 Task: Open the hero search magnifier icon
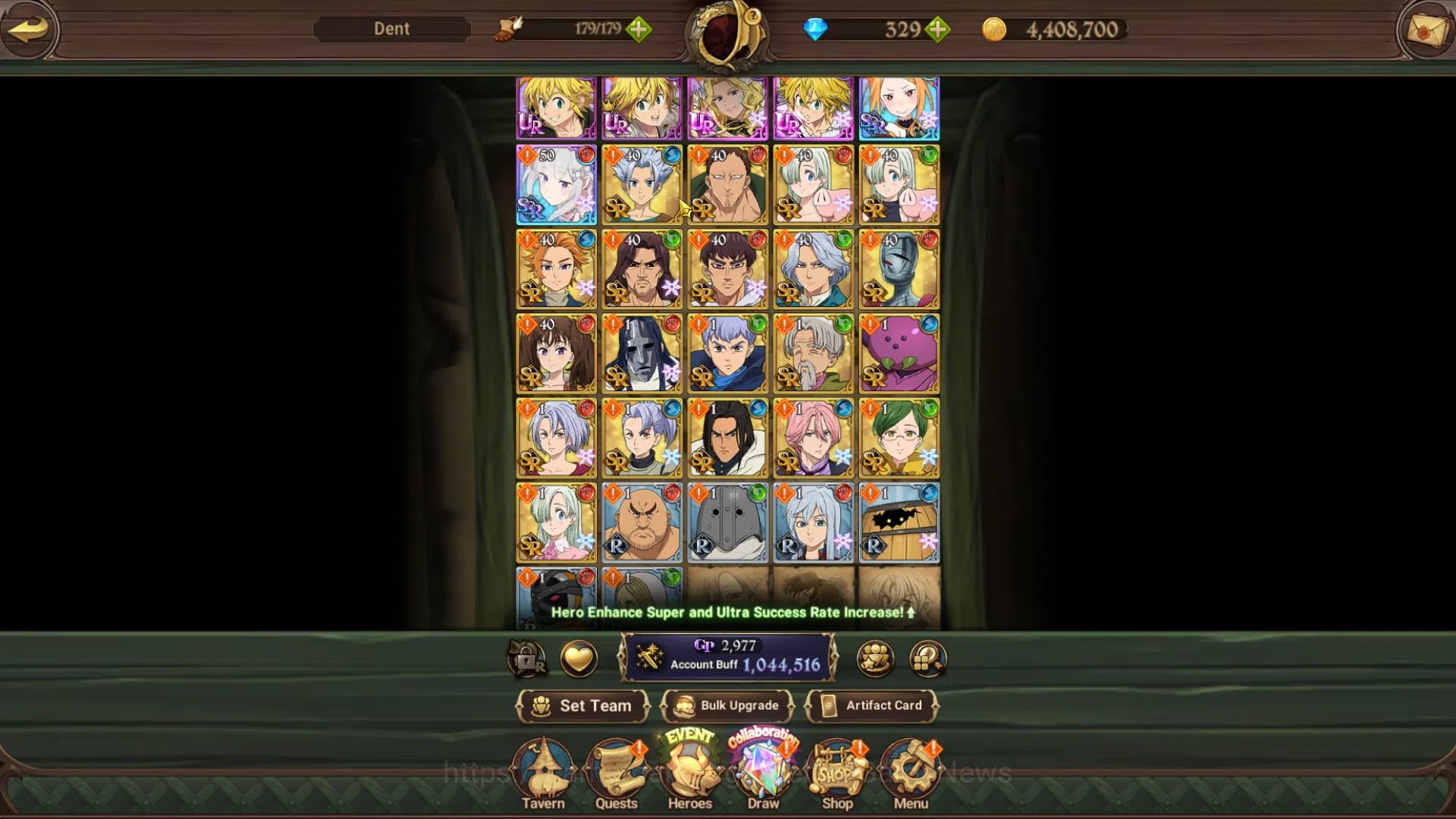[x=925, y=659]
